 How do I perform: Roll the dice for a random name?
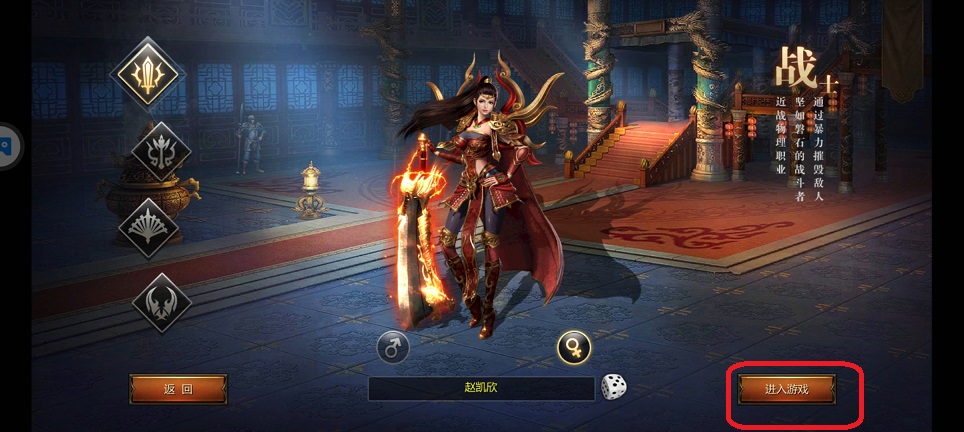(613, 387)
